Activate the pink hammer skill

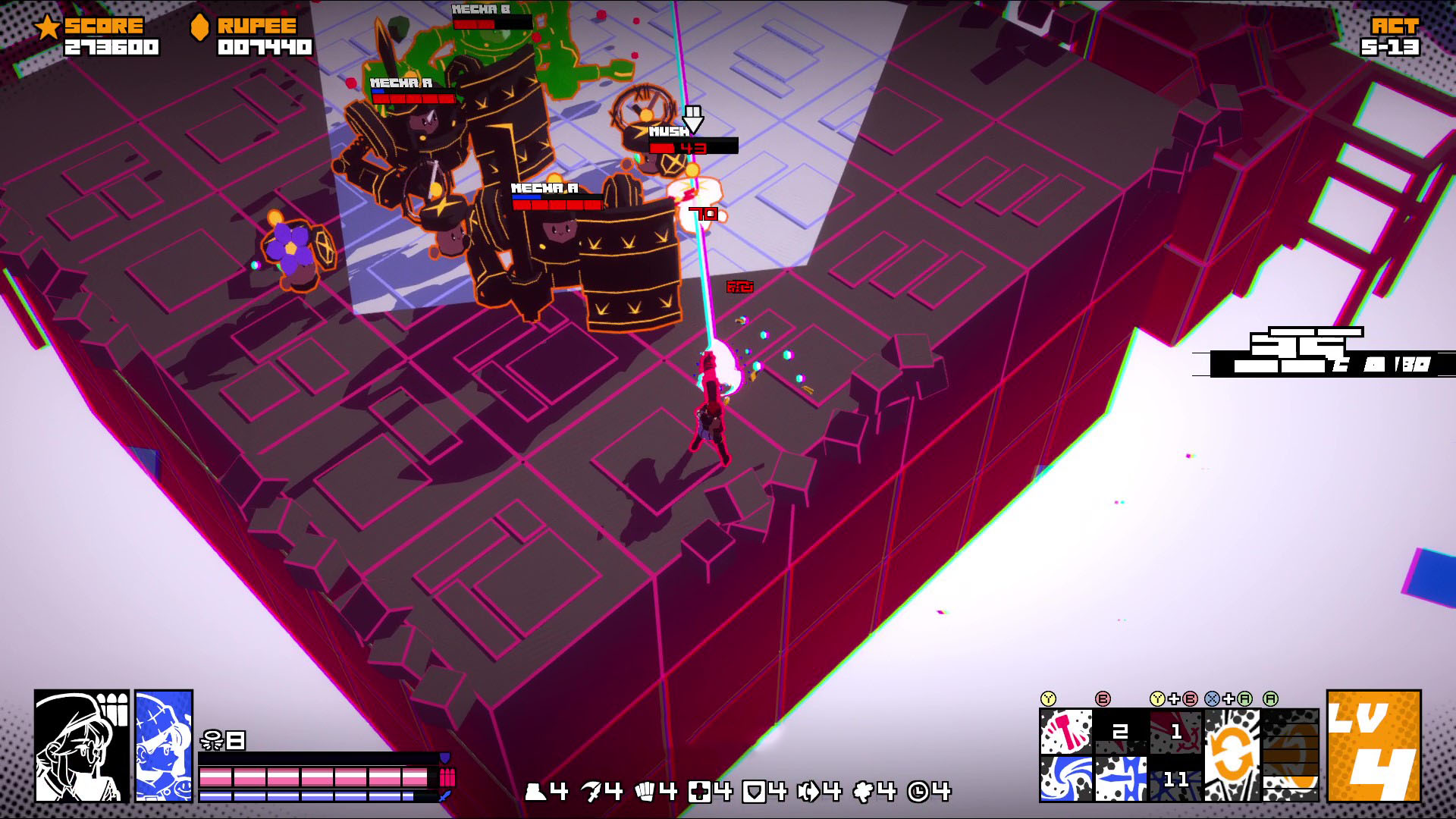point(1065,732)
